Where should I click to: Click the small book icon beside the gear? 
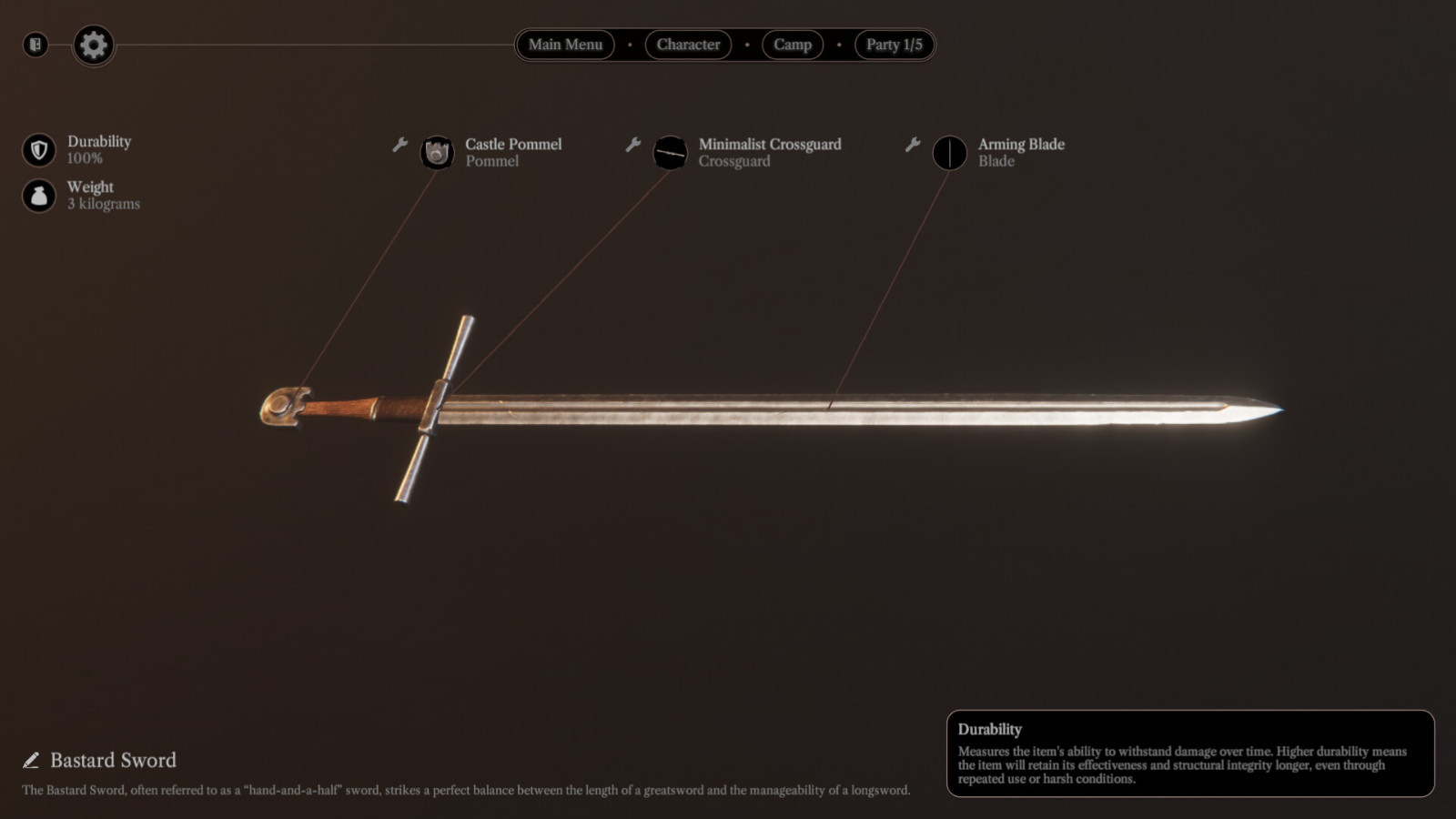(x=35, y=45)
